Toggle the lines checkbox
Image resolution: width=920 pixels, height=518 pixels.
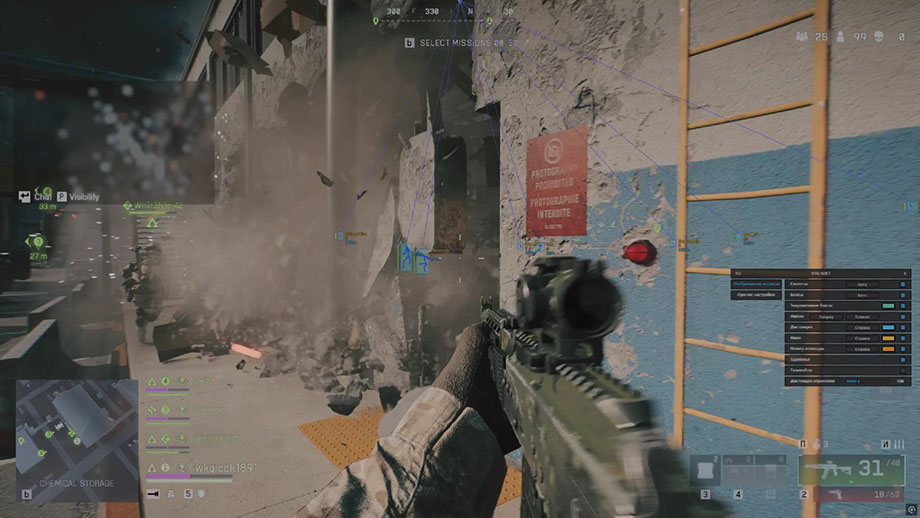pyautogui.click(x=903, y=316)
